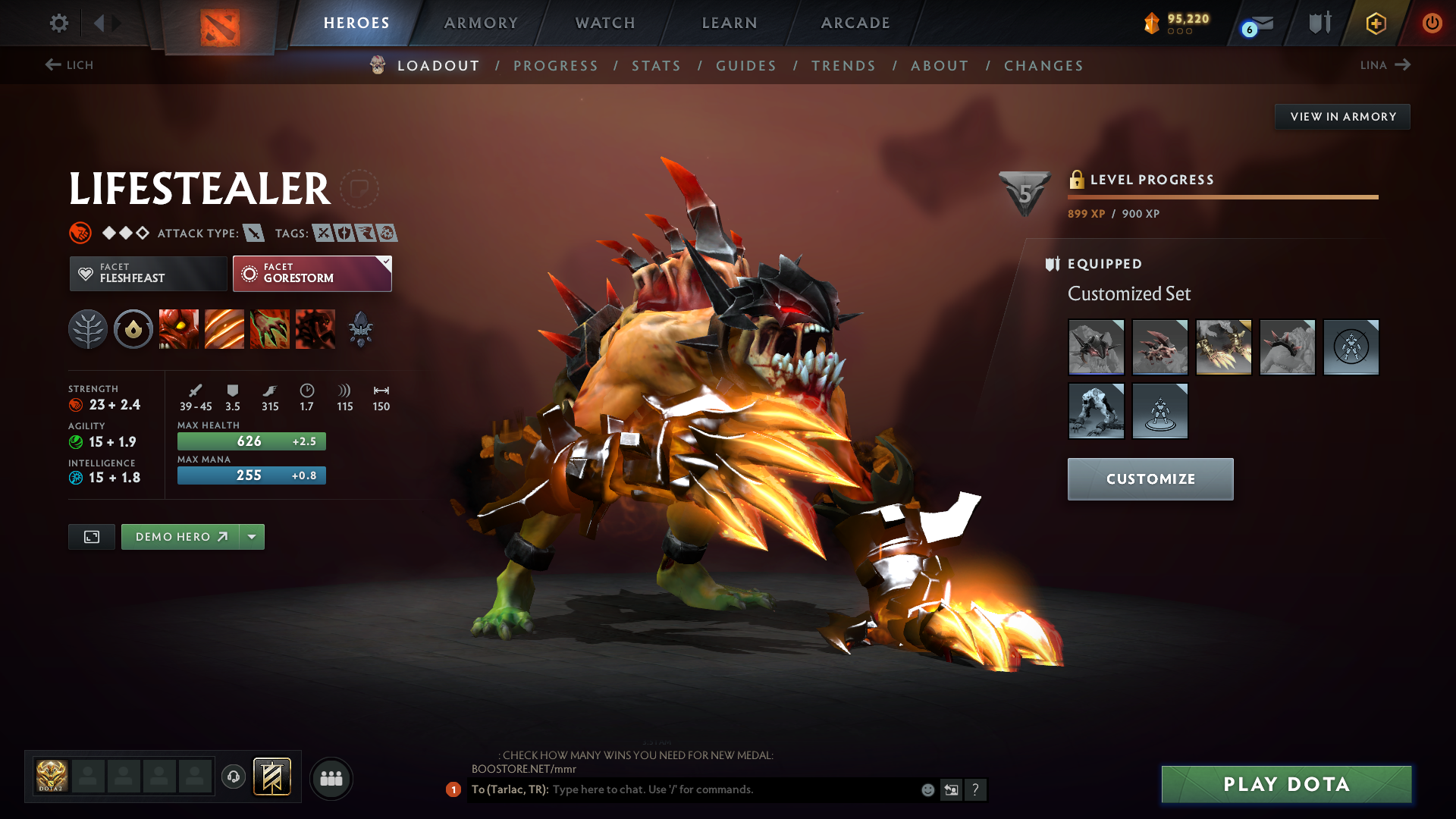The height and width of the screenshot is (819, 1456).
Task: Navigate to next hero Lina
Action: coord(1385,65)
